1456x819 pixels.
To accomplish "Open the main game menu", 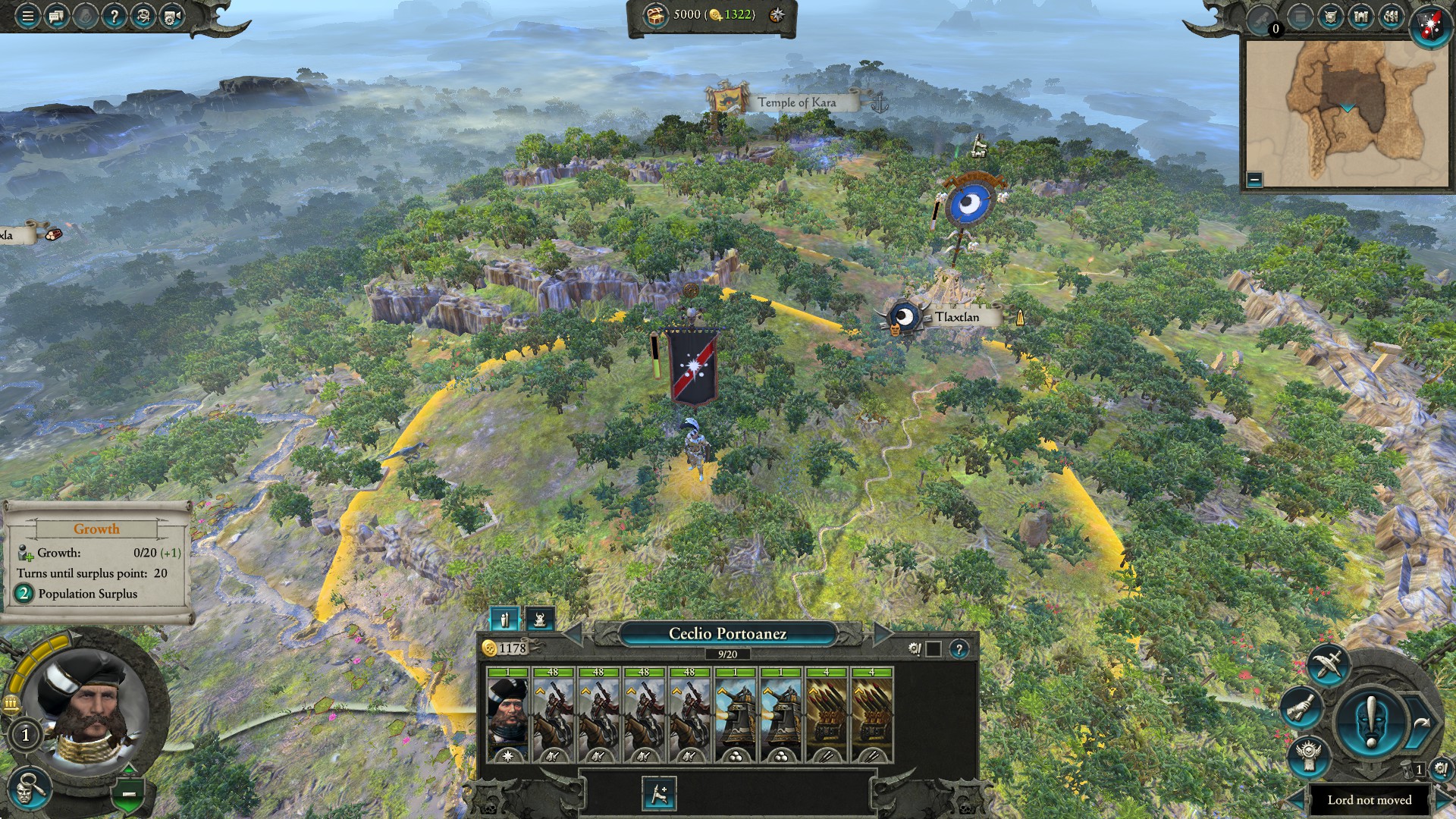I will (27, 16).
